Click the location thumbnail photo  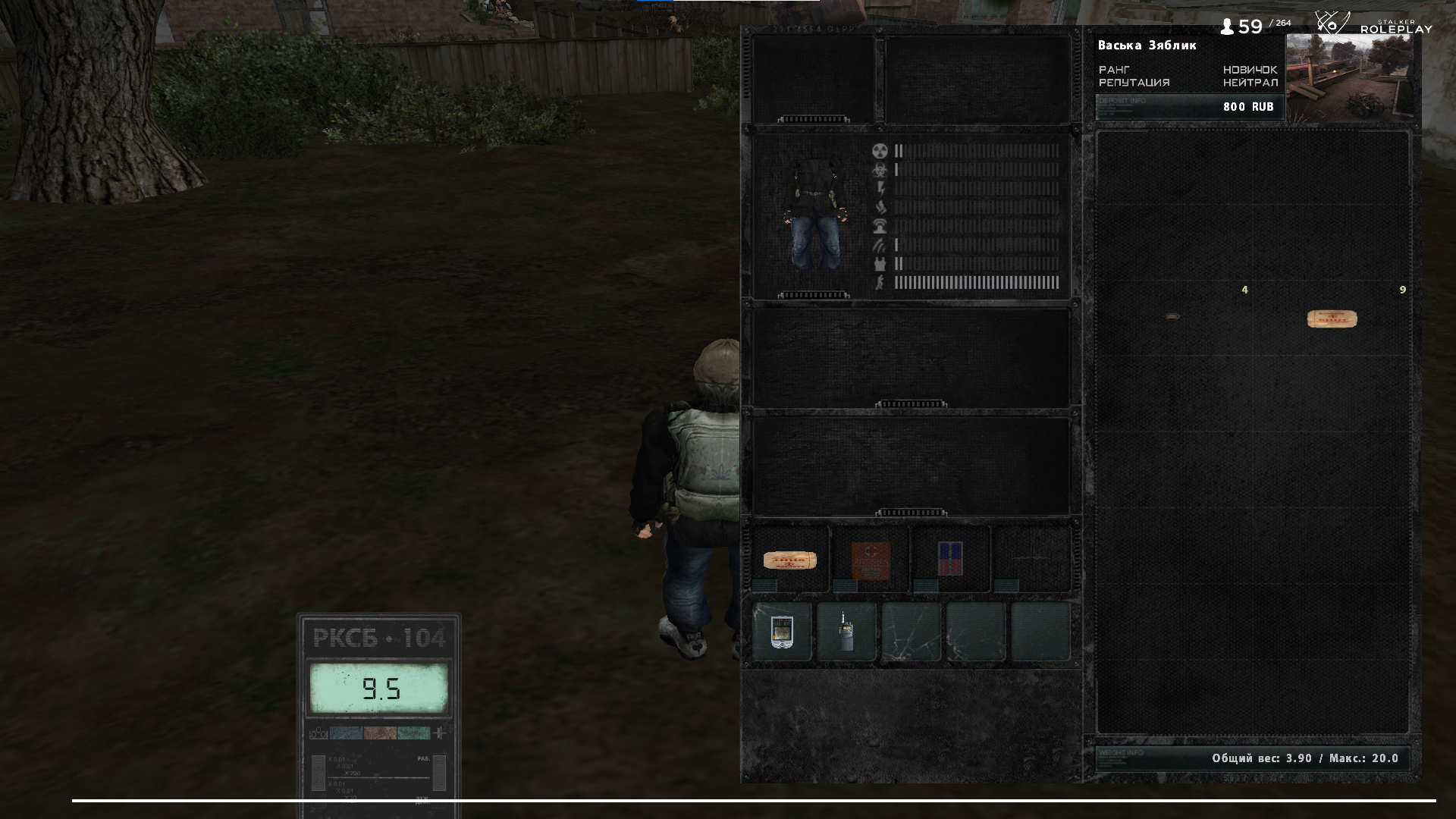point(1349,77)
